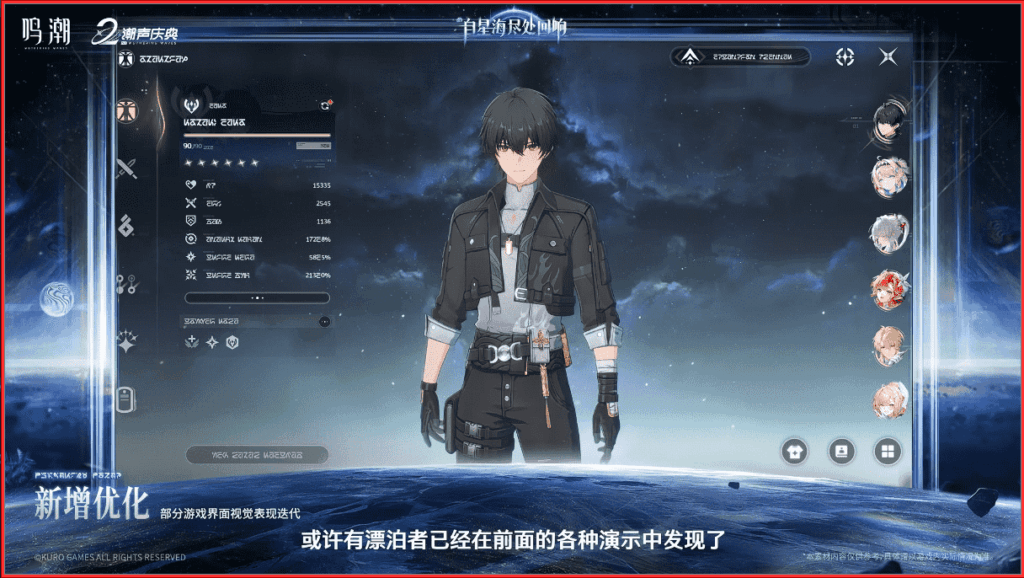Expand the attribute details bar with three dots

click(x=257, y=297)
